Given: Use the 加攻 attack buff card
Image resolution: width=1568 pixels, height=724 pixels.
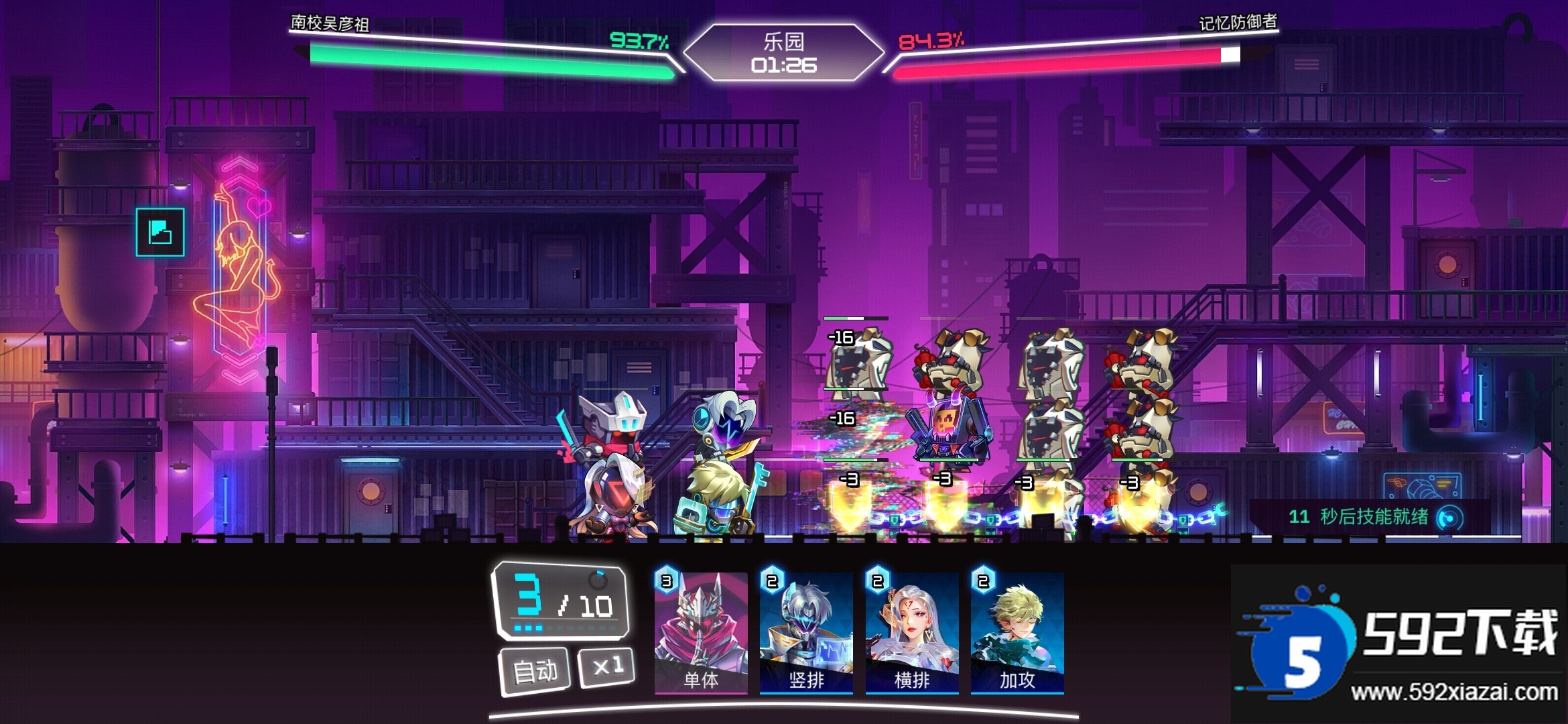Looking at the screenshot, I should (x=1017, y=632).
